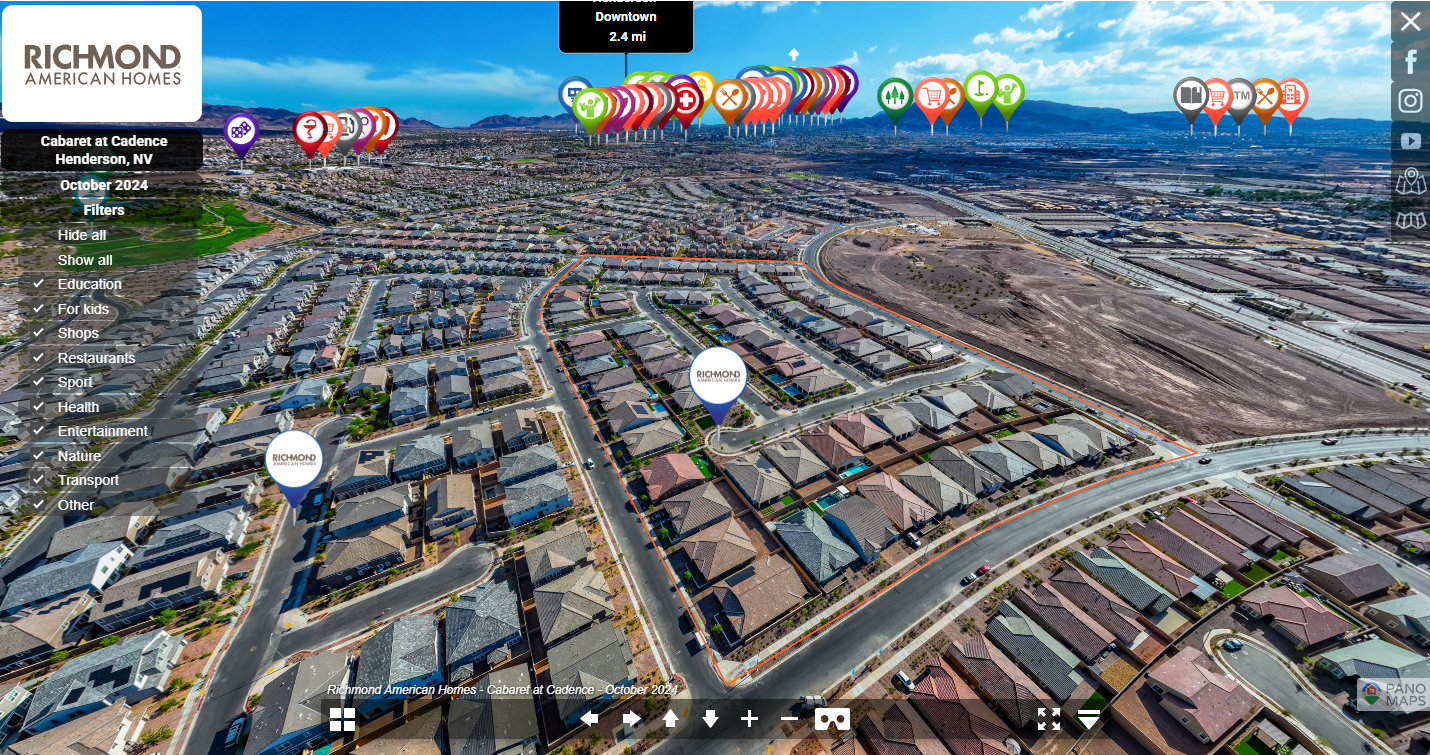
Task: Zoom out using the minus button
Action: pos(789,719)
